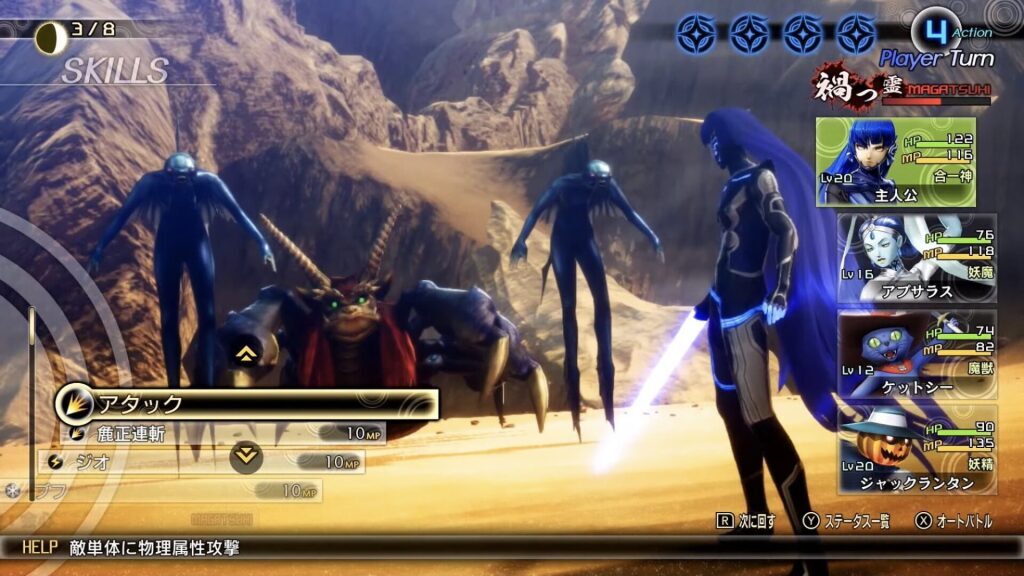Select the 主人公 party portrait

coord(896,162)
